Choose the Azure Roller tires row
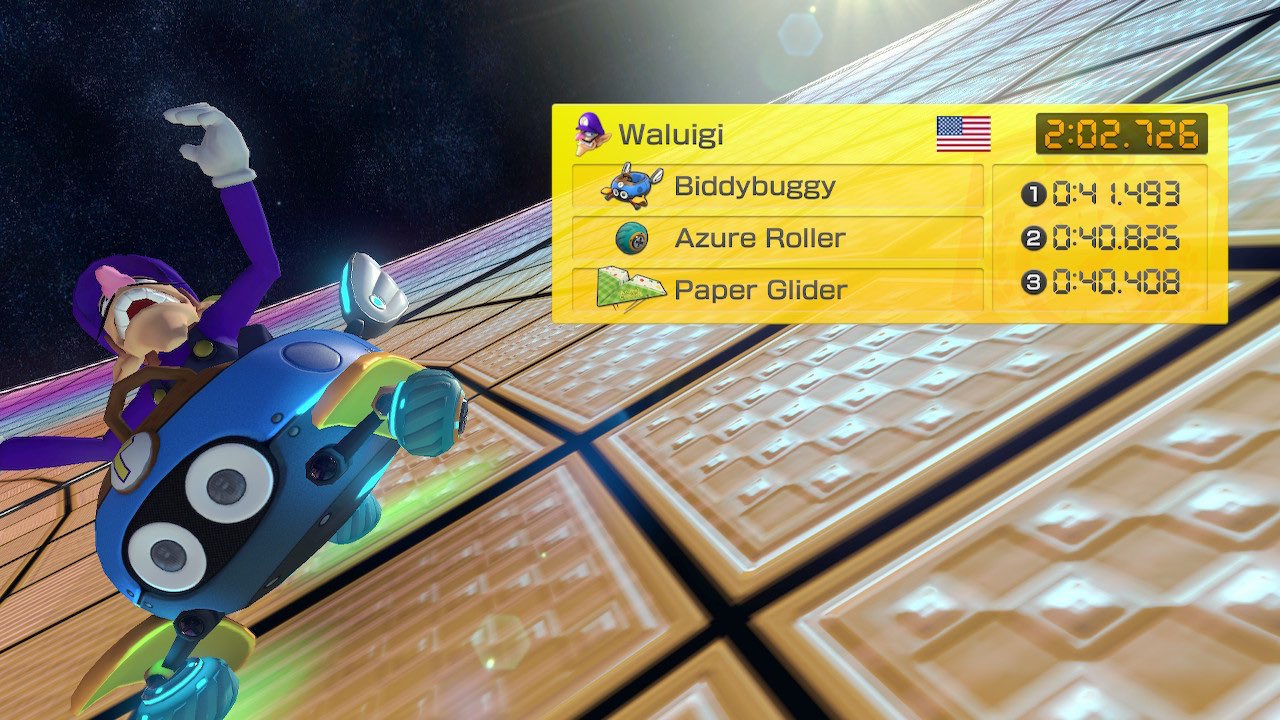Viewport: 1280px width, 720px height. (777, 238)
